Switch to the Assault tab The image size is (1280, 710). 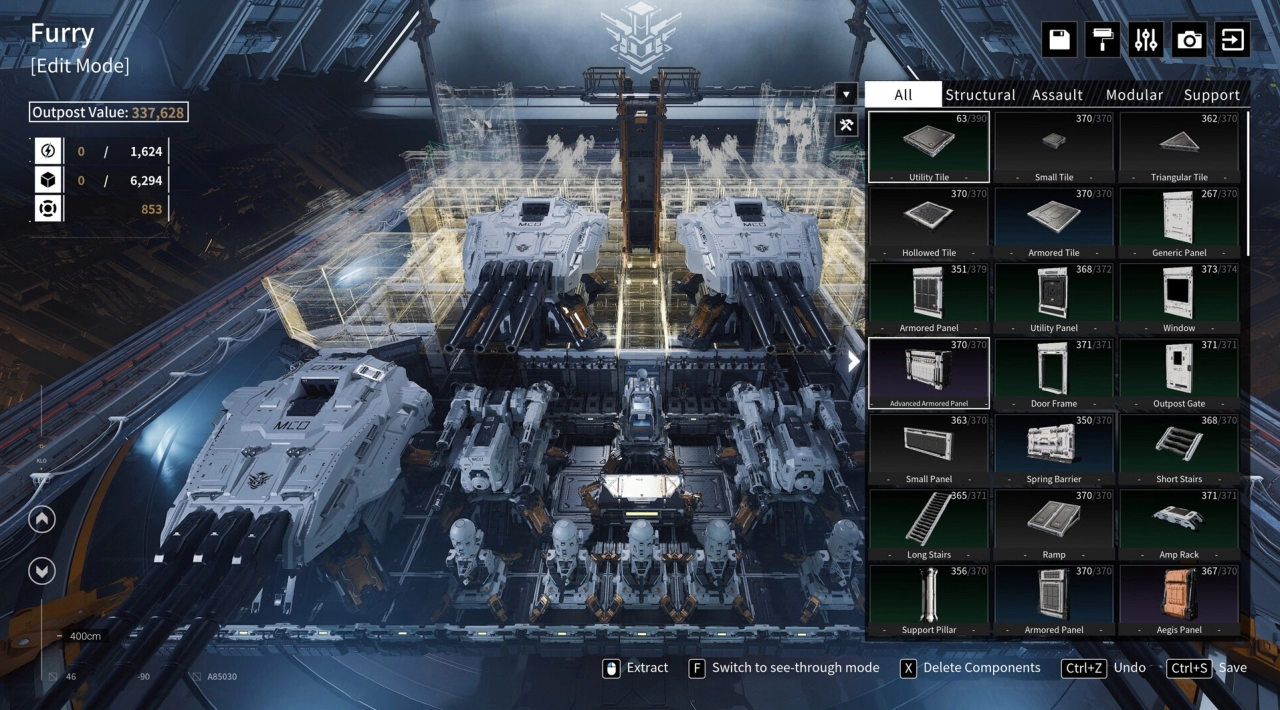(1057, 95)
